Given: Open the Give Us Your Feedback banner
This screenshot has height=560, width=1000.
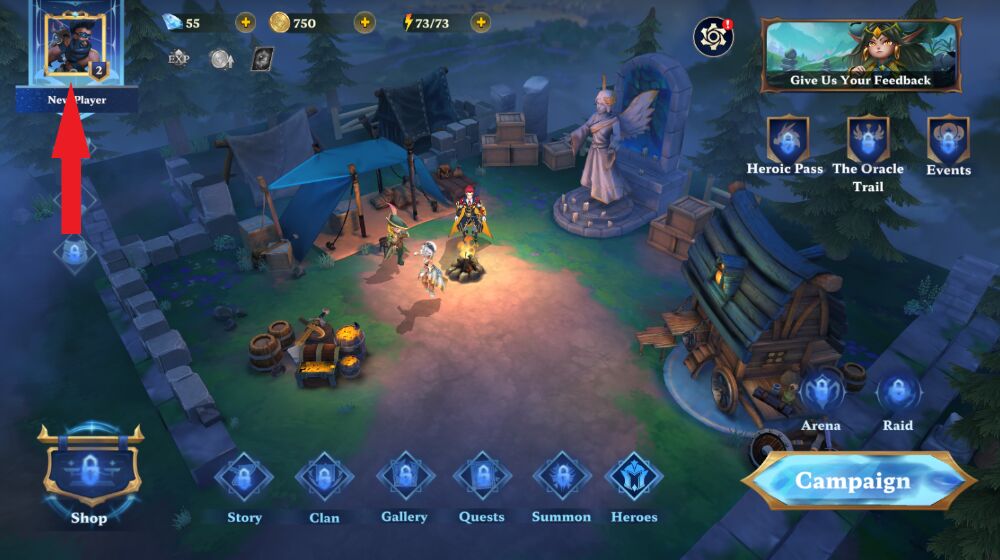Looking at the screenshot, I should (860, 56).
